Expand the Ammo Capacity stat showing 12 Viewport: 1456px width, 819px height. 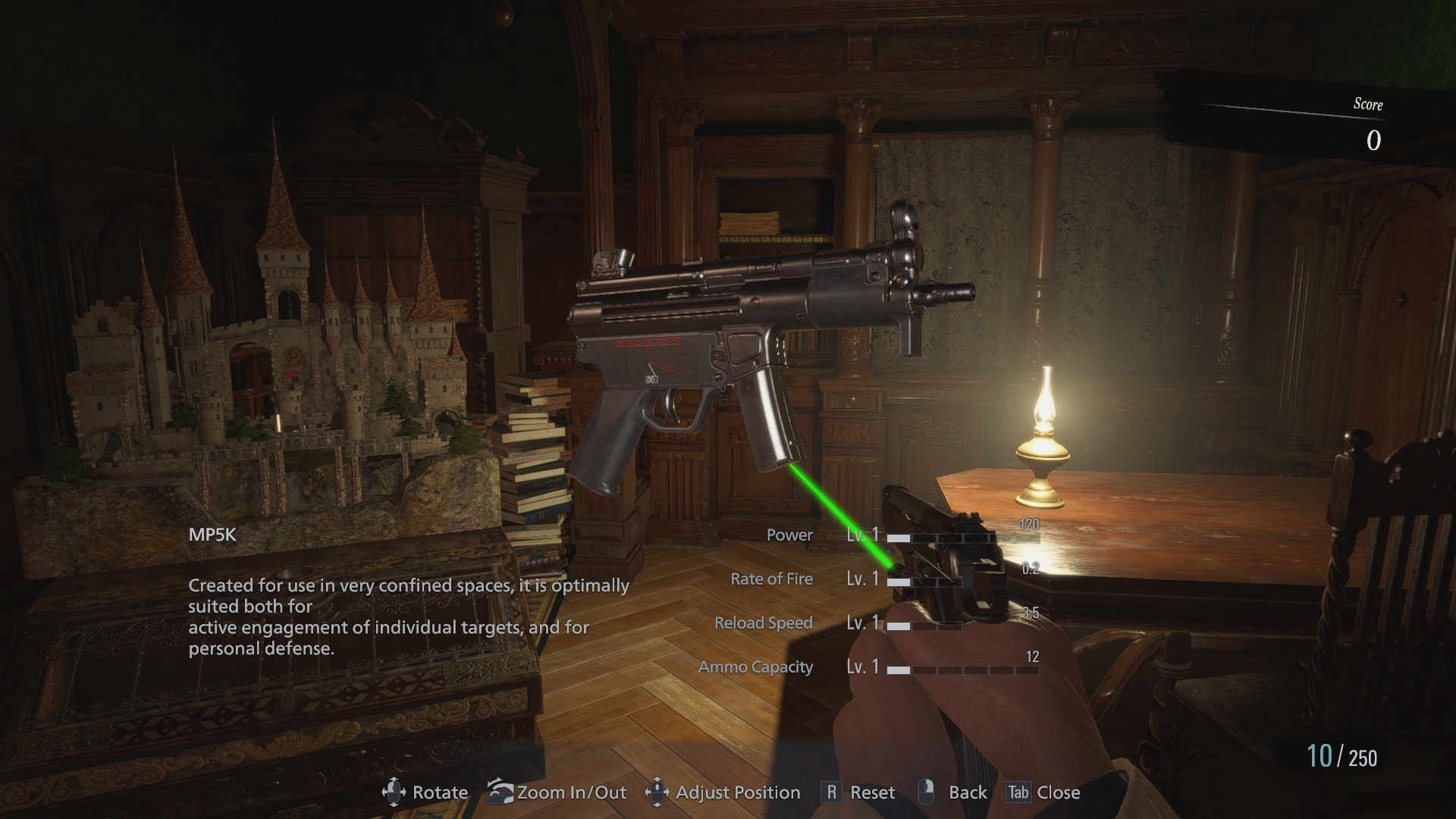pyautogui.click(x=1033, y=654)
